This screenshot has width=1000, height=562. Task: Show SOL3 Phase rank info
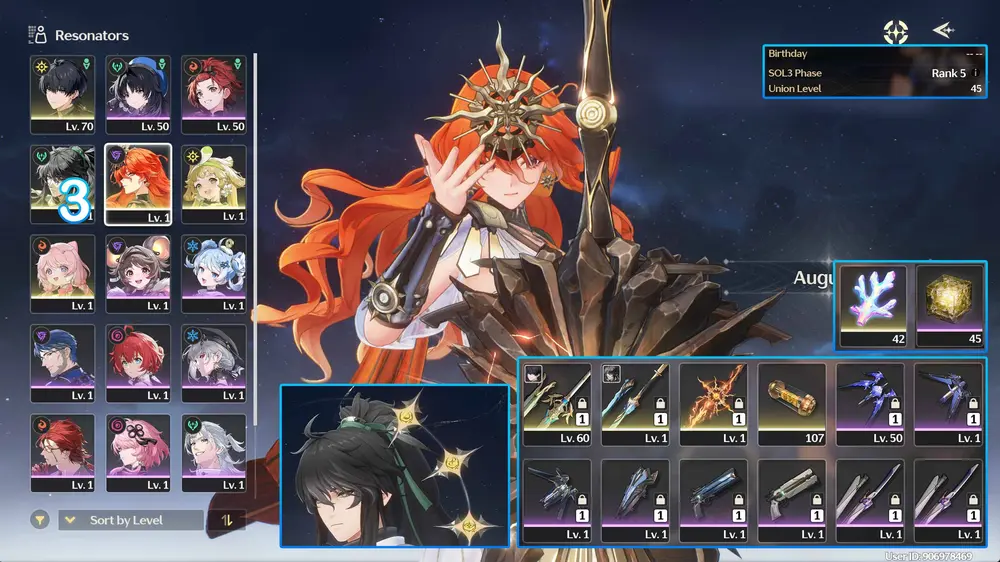click(x=976, y=73)
